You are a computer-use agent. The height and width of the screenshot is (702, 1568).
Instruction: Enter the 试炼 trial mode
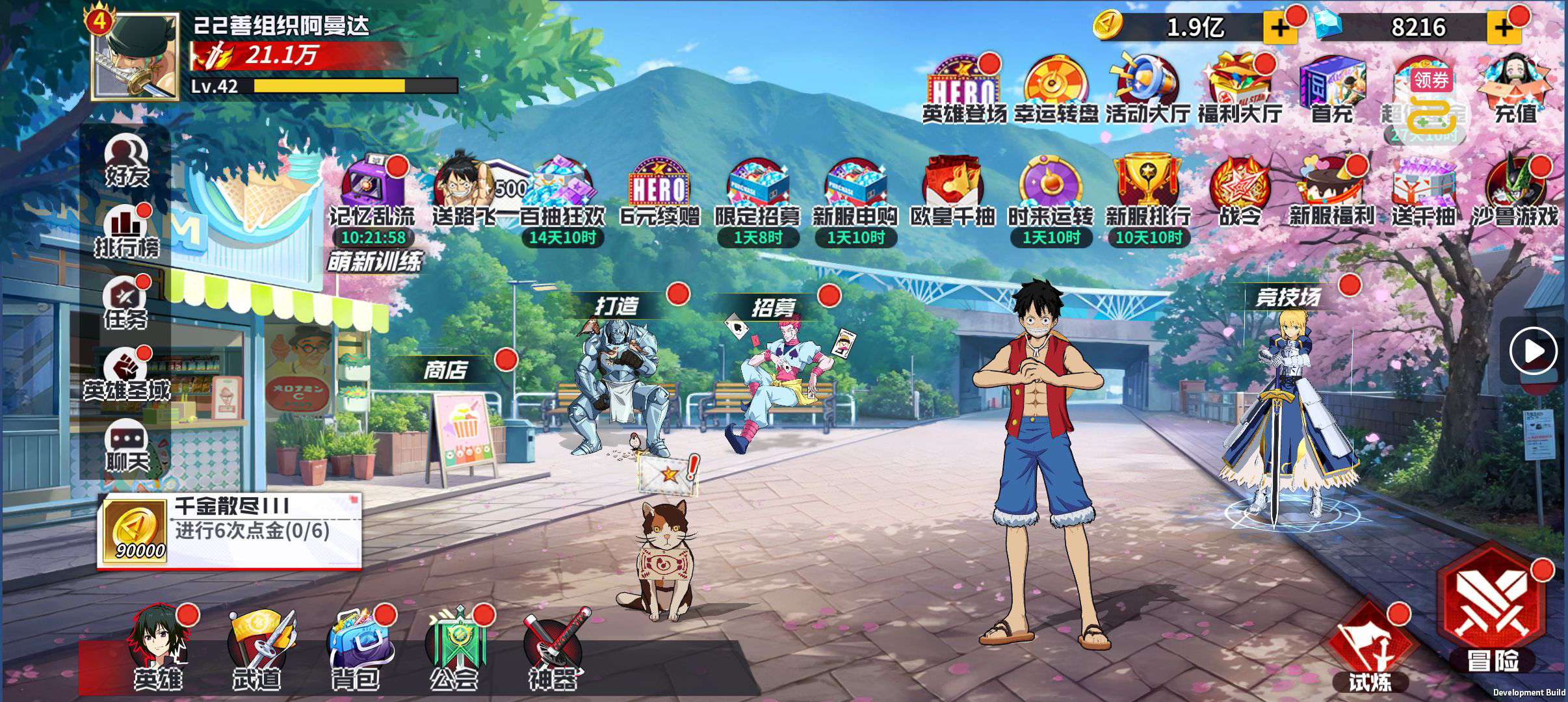pyautogui.click(x=1370, y=650)
